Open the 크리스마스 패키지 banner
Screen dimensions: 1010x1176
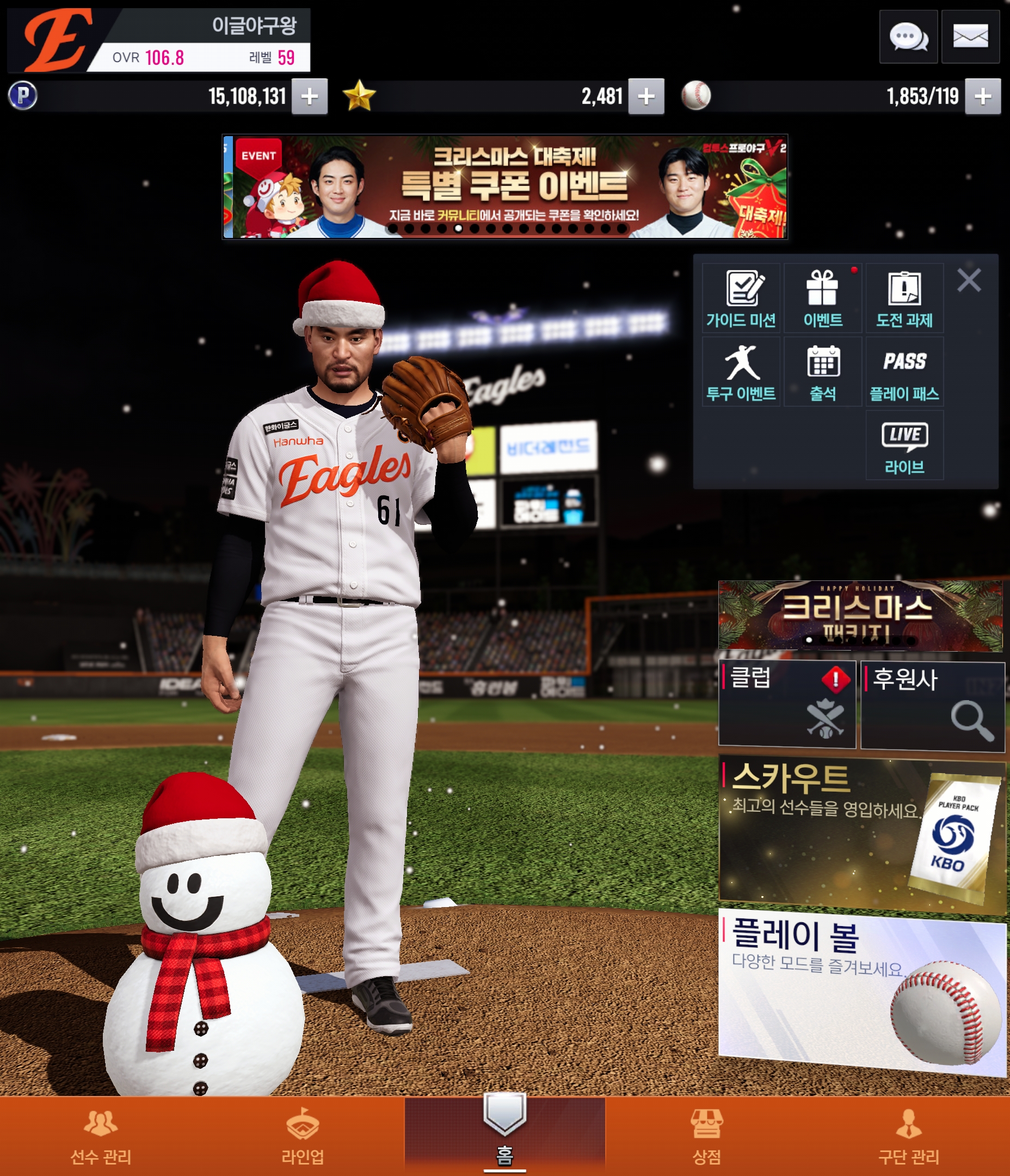(x=860, y=615)
